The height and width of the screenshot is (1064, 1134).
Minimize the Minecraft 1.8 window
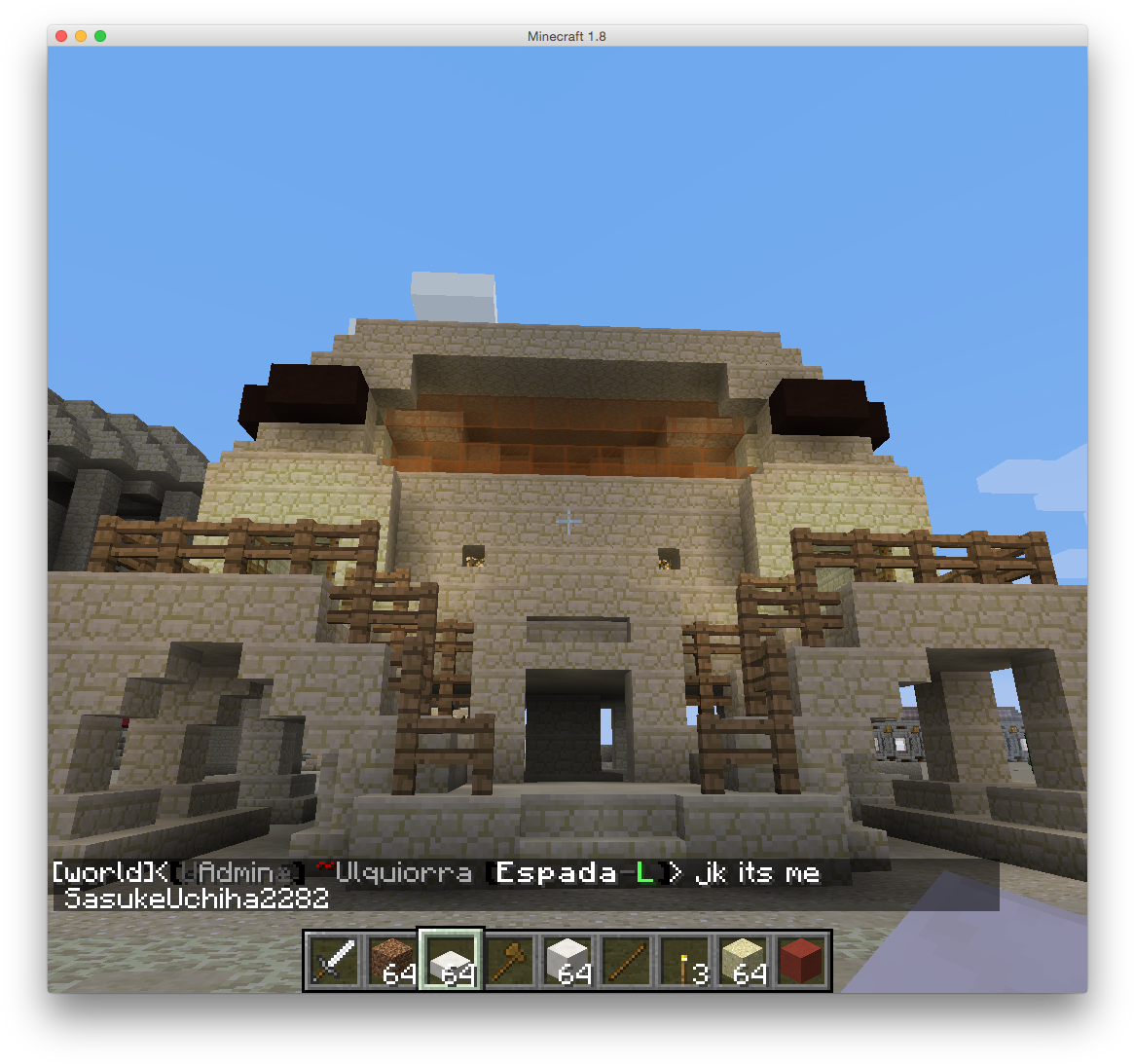click(x=81, y=36)
